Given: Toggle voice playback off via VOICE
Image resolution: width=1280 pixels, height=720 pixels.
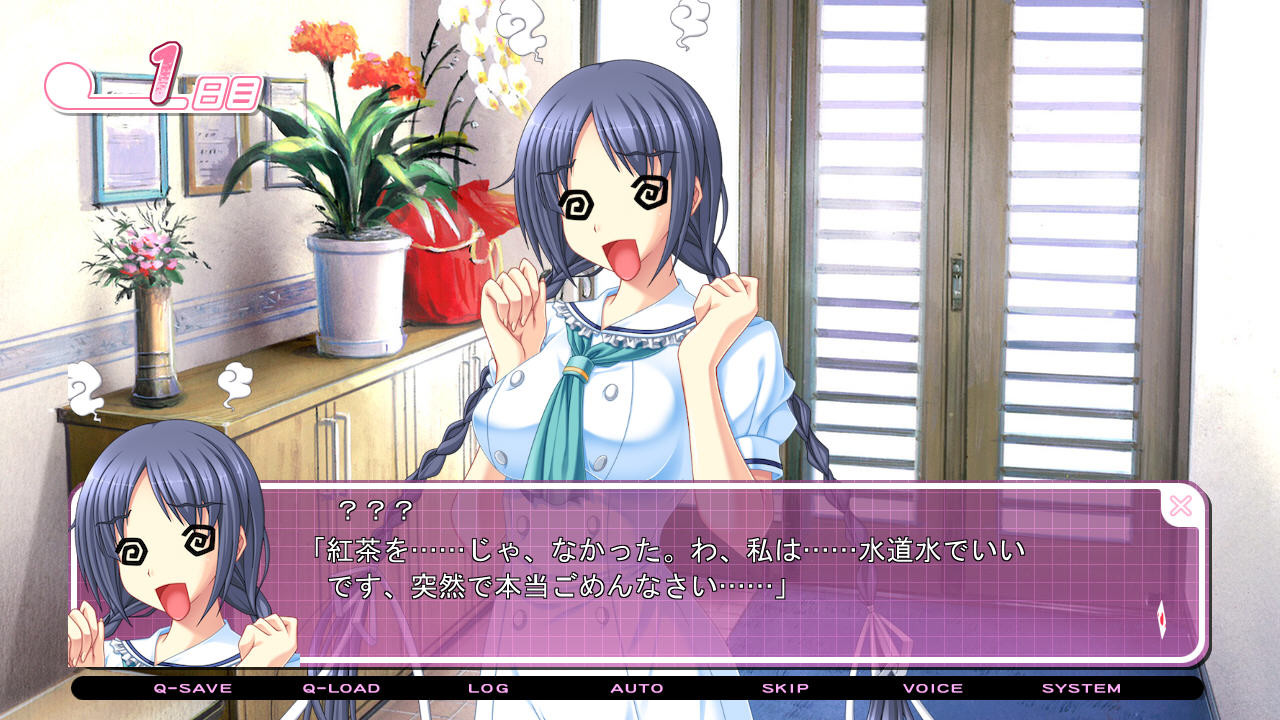Looking at the screenshot, I should pos(931,689).
